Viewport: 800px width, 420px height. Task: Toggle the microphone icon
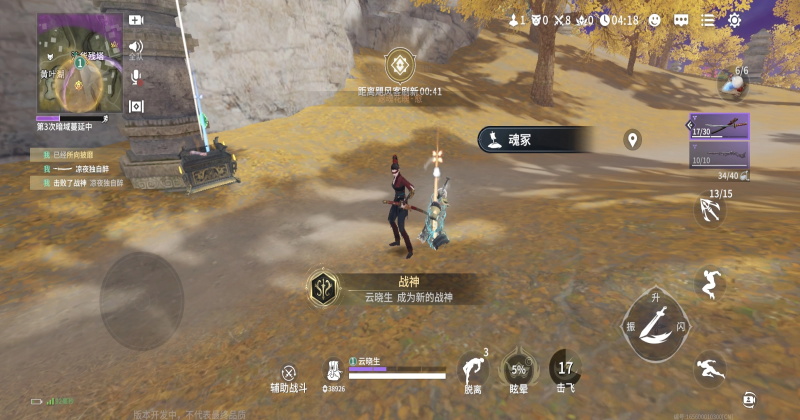[136, 76]
